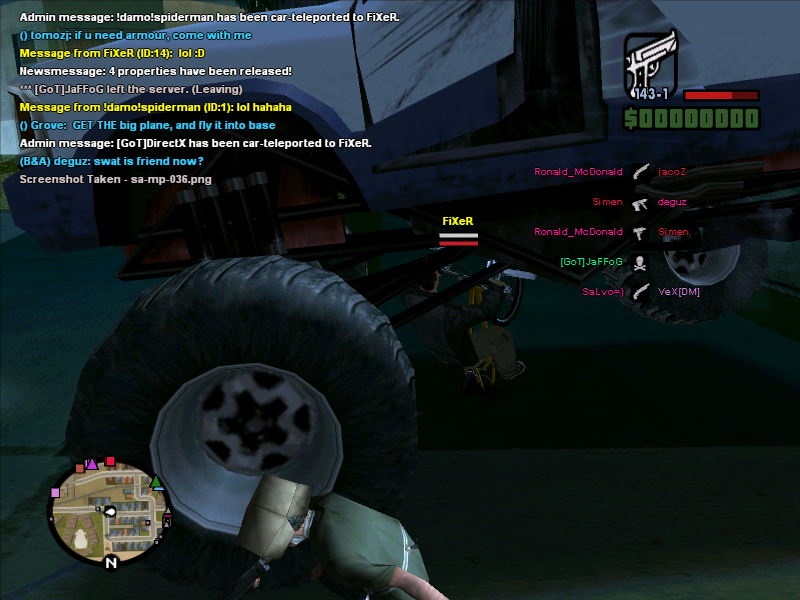This screenshot has width=800, height=600.
Task: Click the white player arrow on radar
Action: [110, 512]
